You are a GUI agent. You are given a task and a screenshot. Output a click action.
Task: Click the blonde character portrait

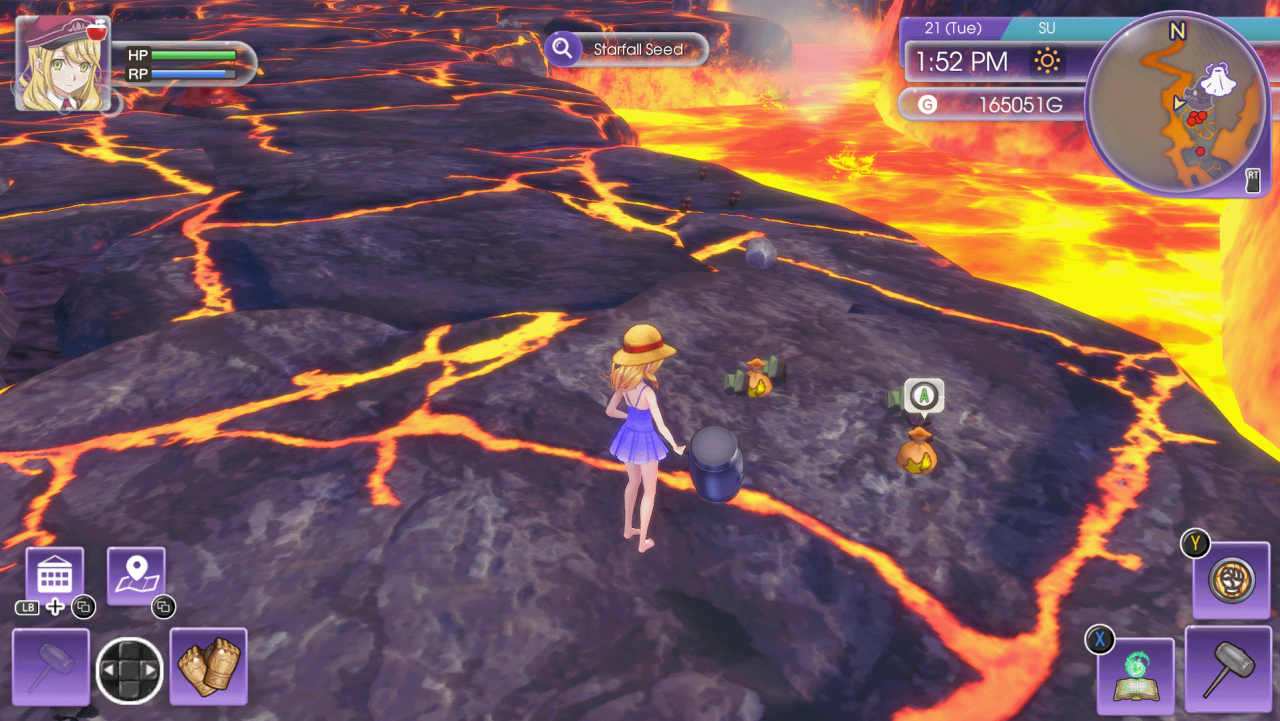[63, 63]
